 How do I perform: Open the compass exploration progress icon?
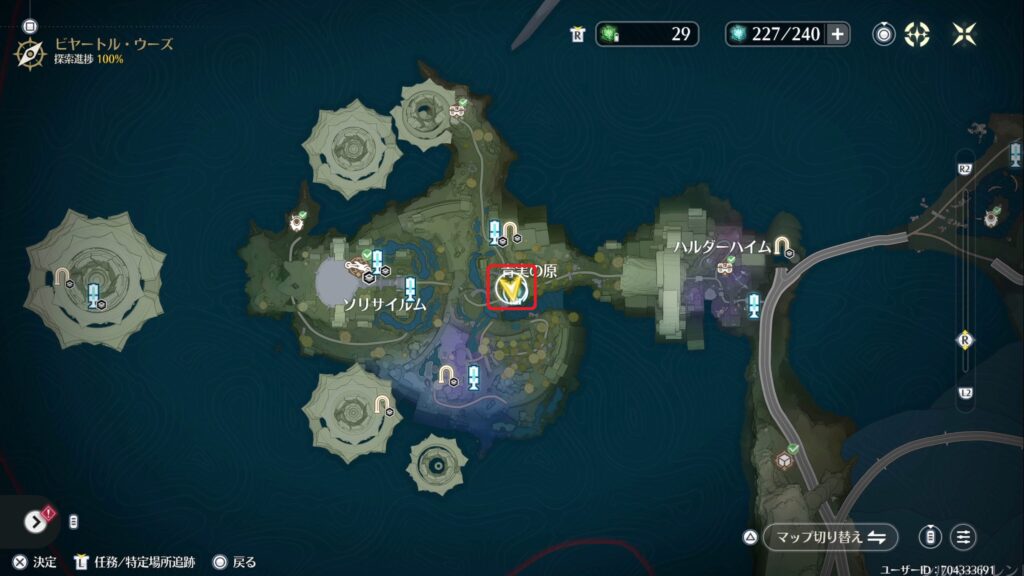coord(29,51)
